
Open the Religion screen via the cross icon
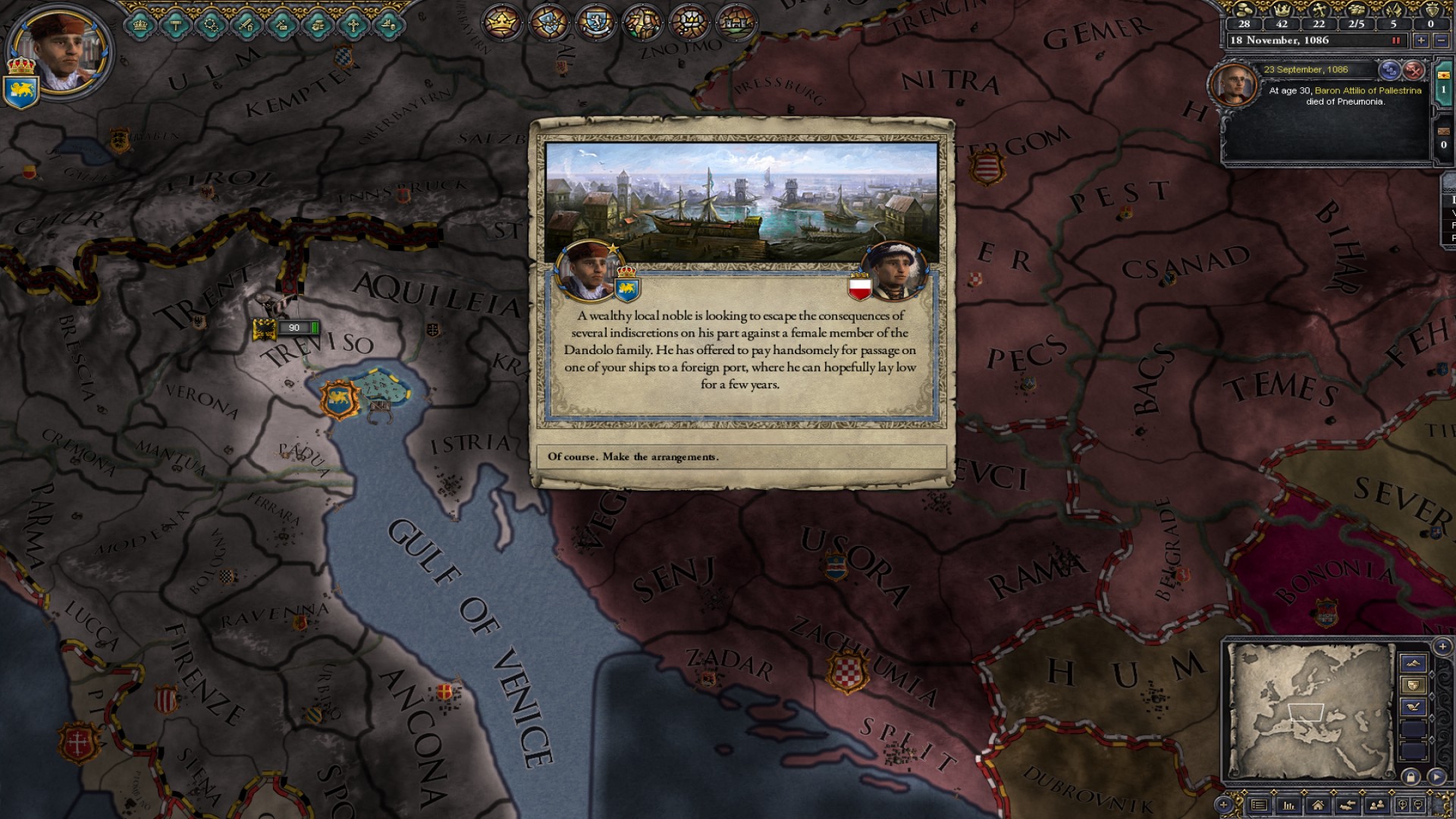[x=354, y=24]
